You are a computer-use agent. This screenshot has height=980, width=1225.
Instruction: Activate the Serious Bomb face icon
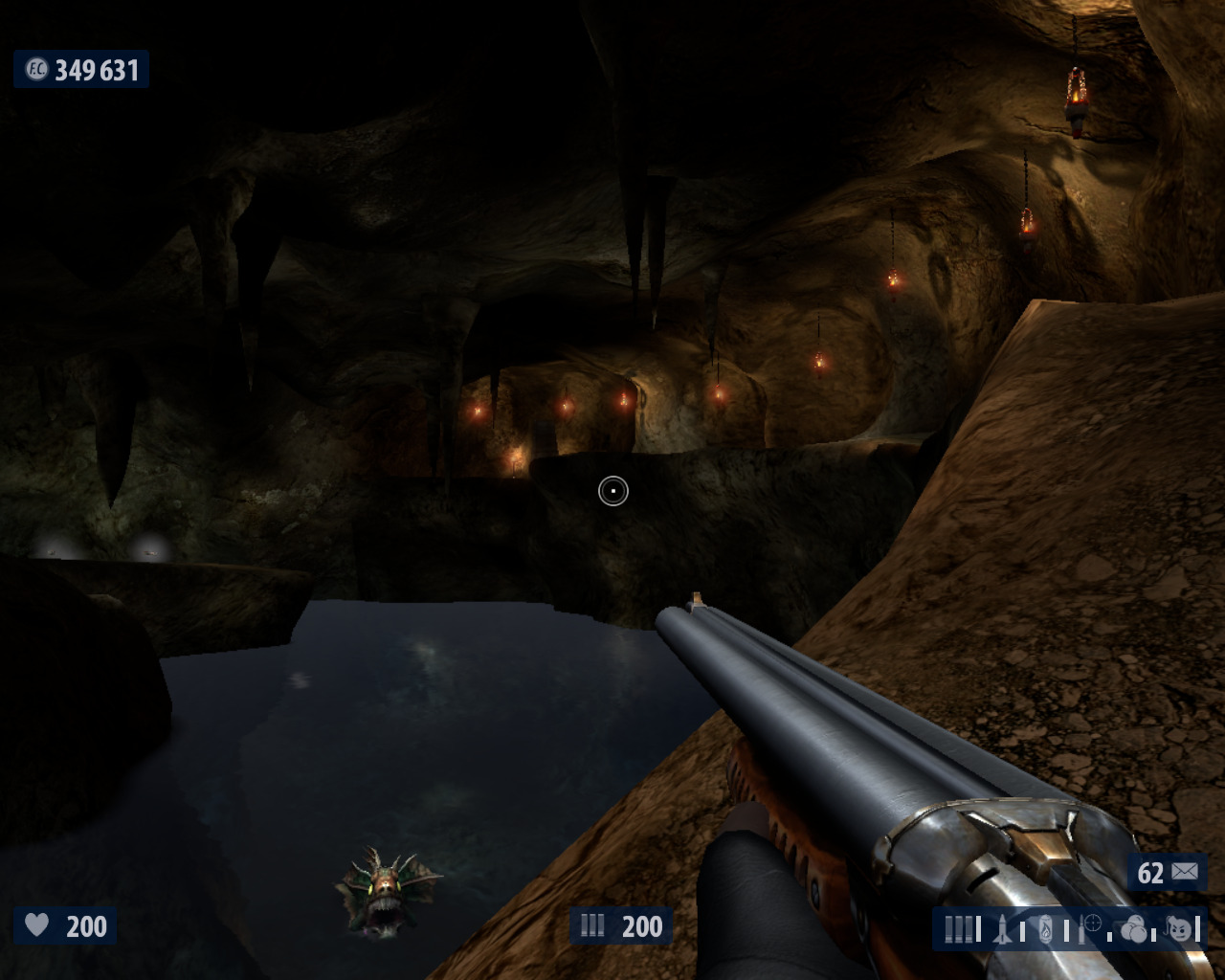pyautogui.click(x=1179, y=929)
